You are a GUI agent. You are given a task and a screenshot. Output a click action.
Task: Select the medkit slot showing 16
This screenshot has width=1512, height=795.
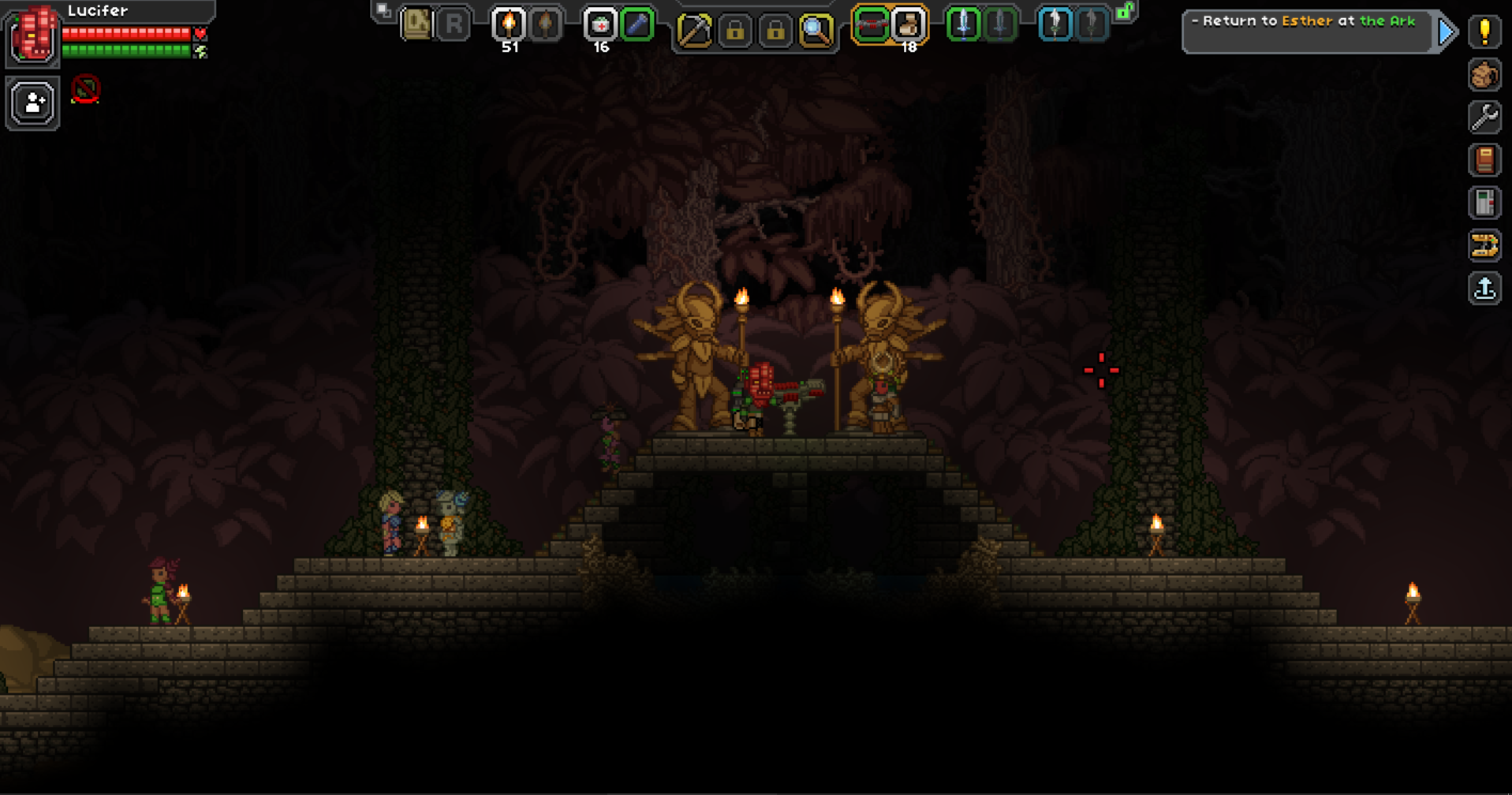click(x=600, y=24)
